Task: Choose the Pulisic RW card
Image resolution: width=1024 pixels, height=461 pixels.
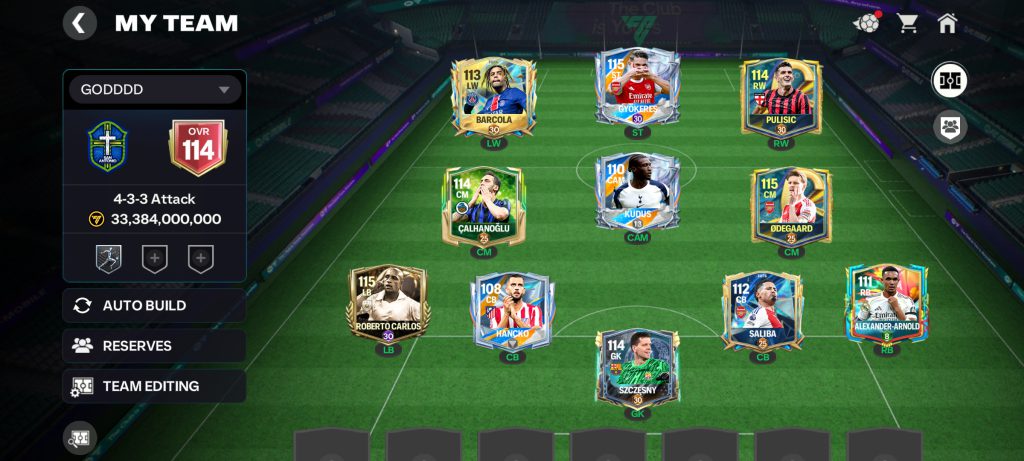Action: [781, 96]
